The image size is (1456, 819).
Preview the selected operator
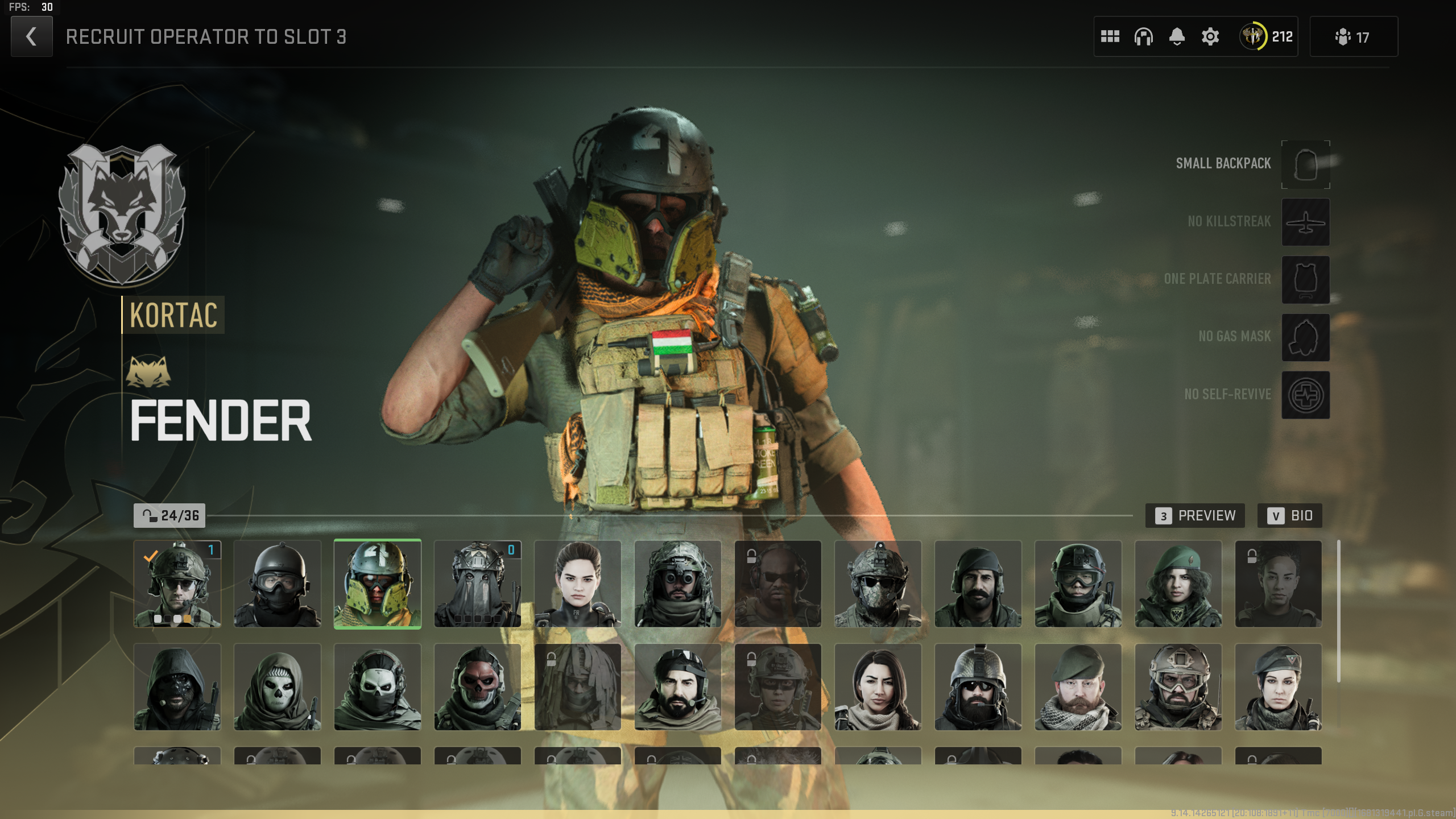(x=1195, y=516)
